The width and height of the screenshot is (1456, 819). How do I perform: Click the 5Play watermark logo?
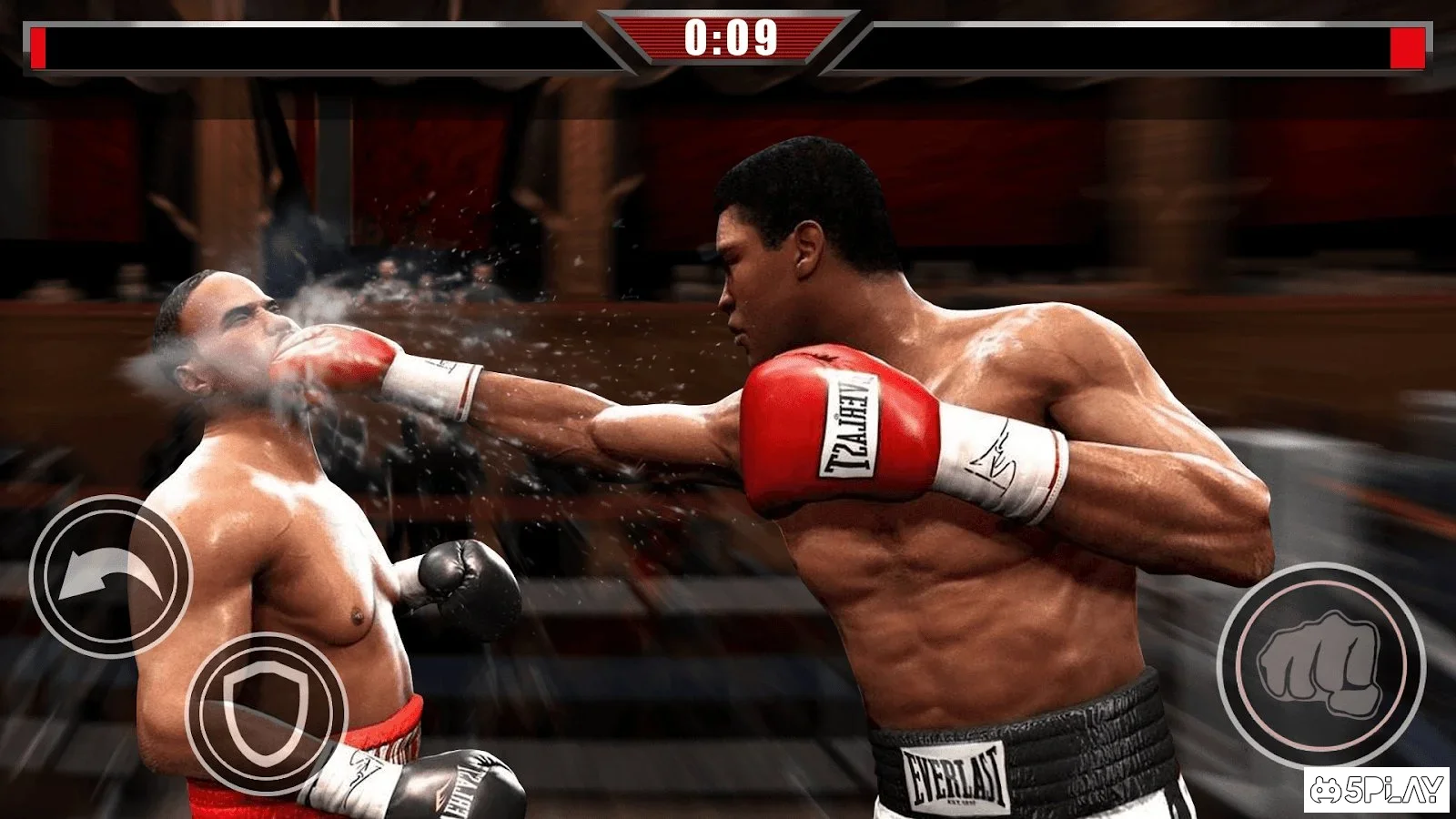(1376, 789)
